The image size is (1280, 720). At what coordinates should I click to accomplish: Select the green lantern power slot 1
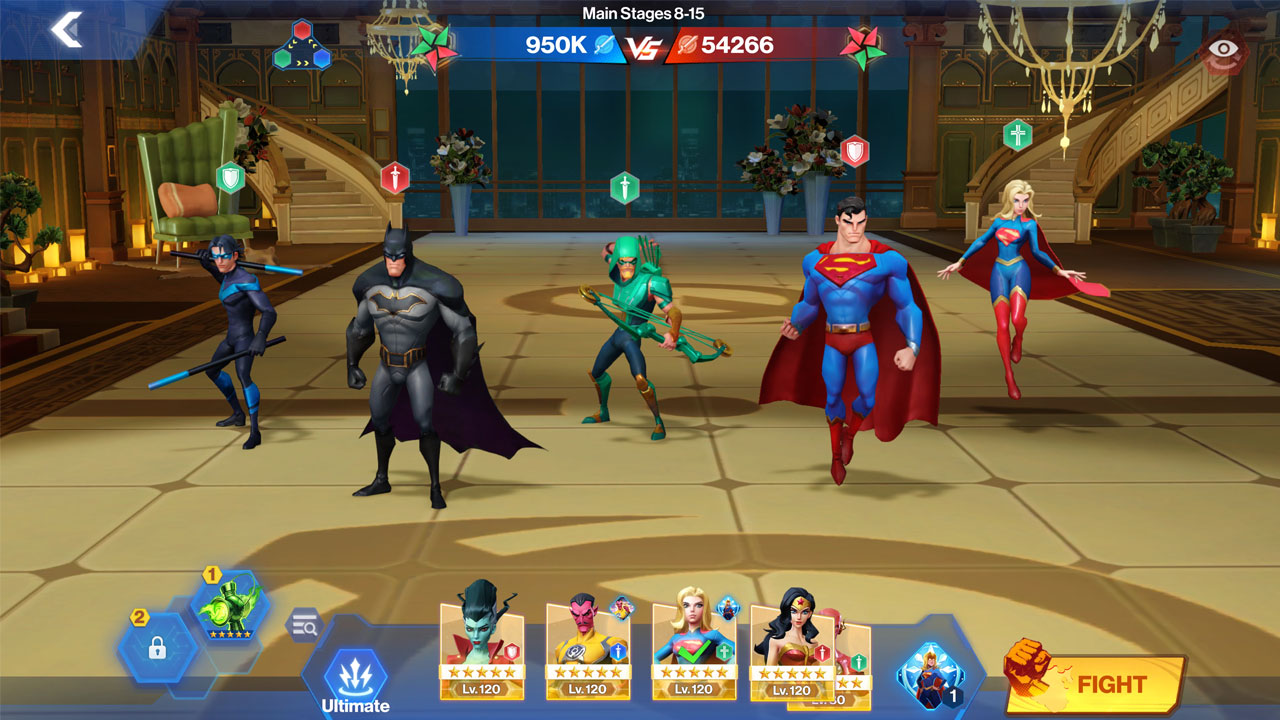click(x=229, y=606)
